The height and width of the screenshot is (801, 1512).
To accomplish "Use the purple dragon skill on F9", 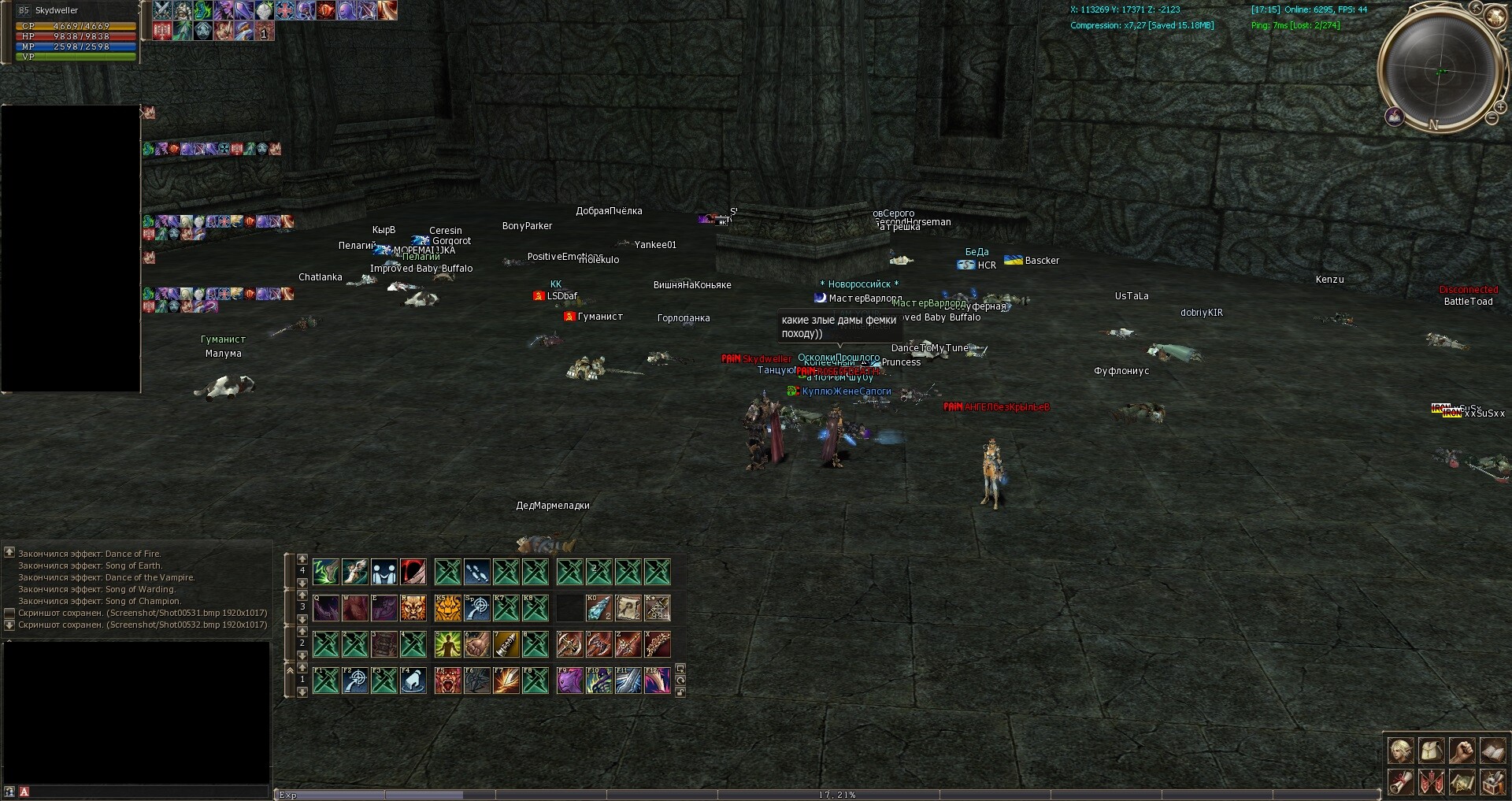I will click(569, 680).
